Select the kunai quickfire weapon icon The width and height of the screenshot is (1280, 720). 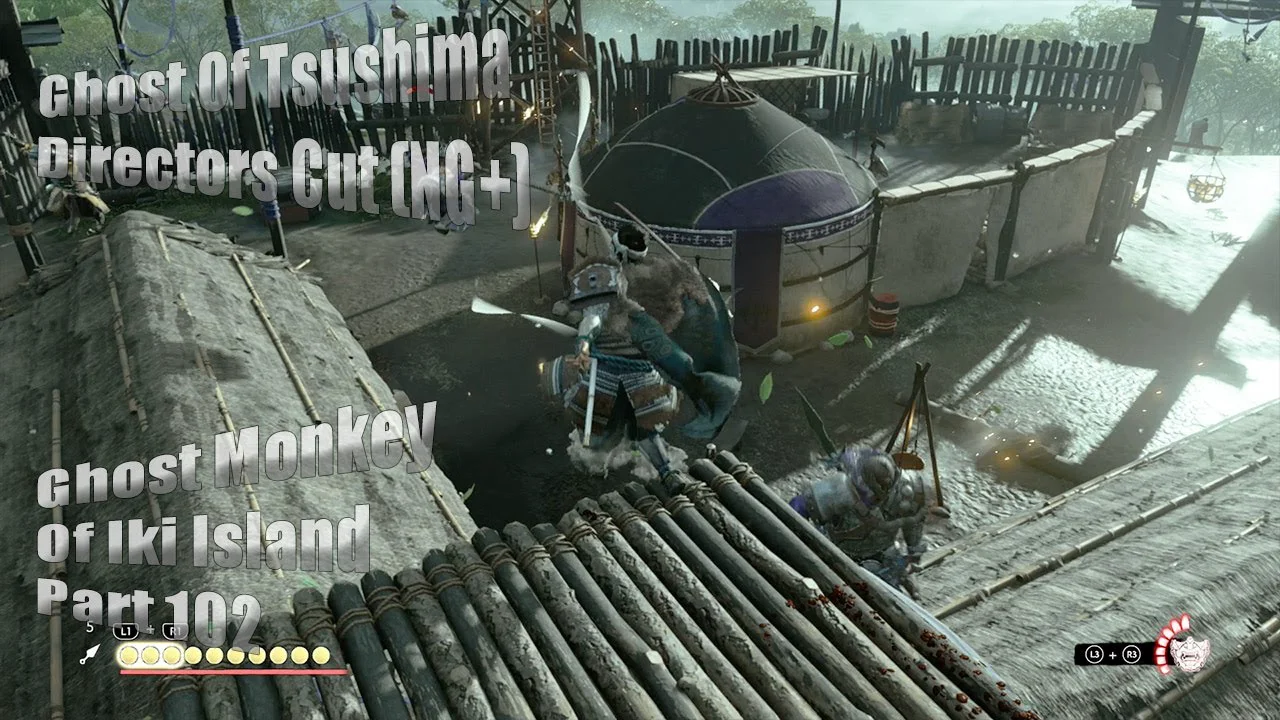tap(91, 654)
